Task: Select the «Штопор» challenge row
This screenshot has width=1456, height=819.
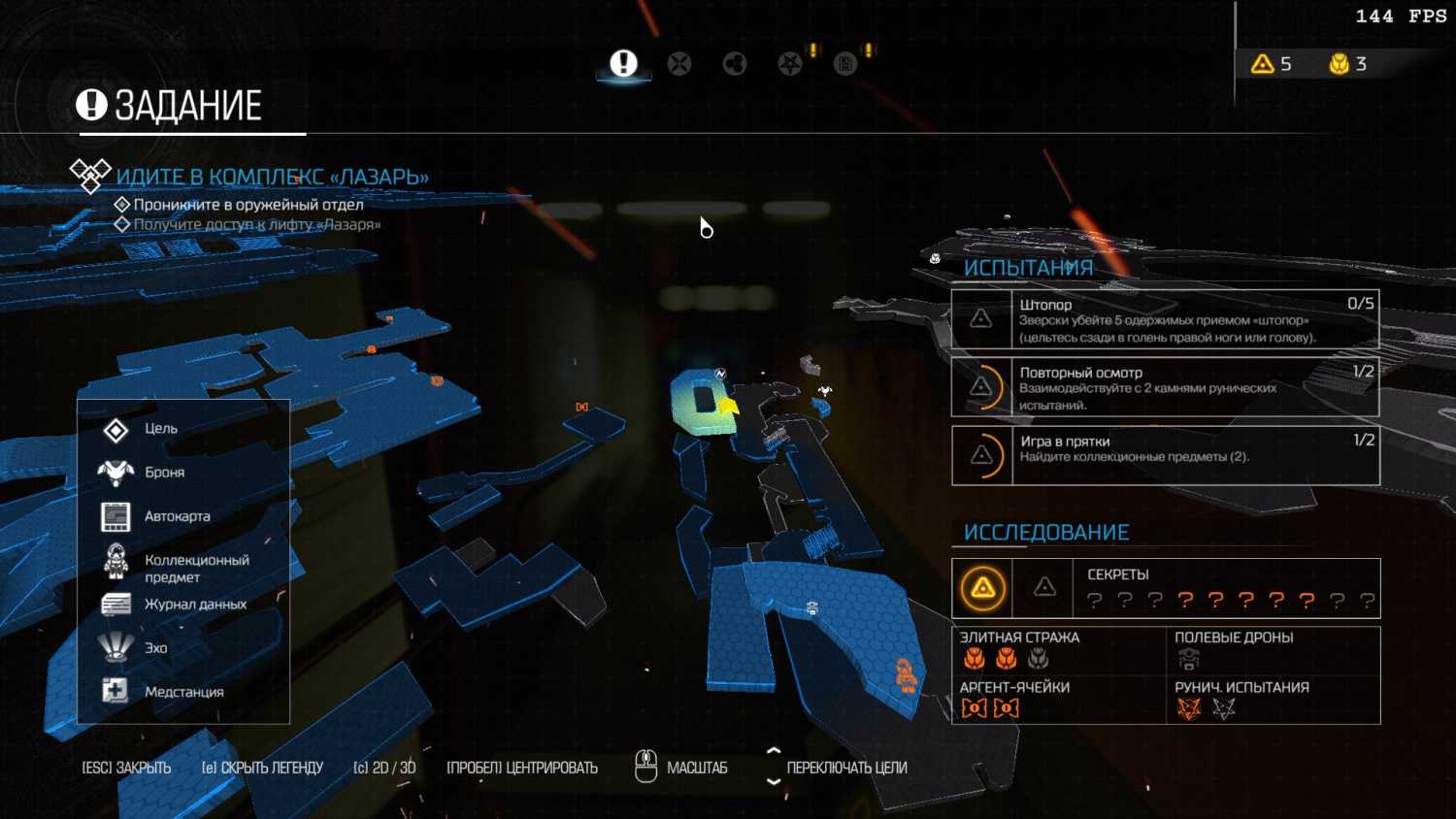Action: tap(1165, 320)
